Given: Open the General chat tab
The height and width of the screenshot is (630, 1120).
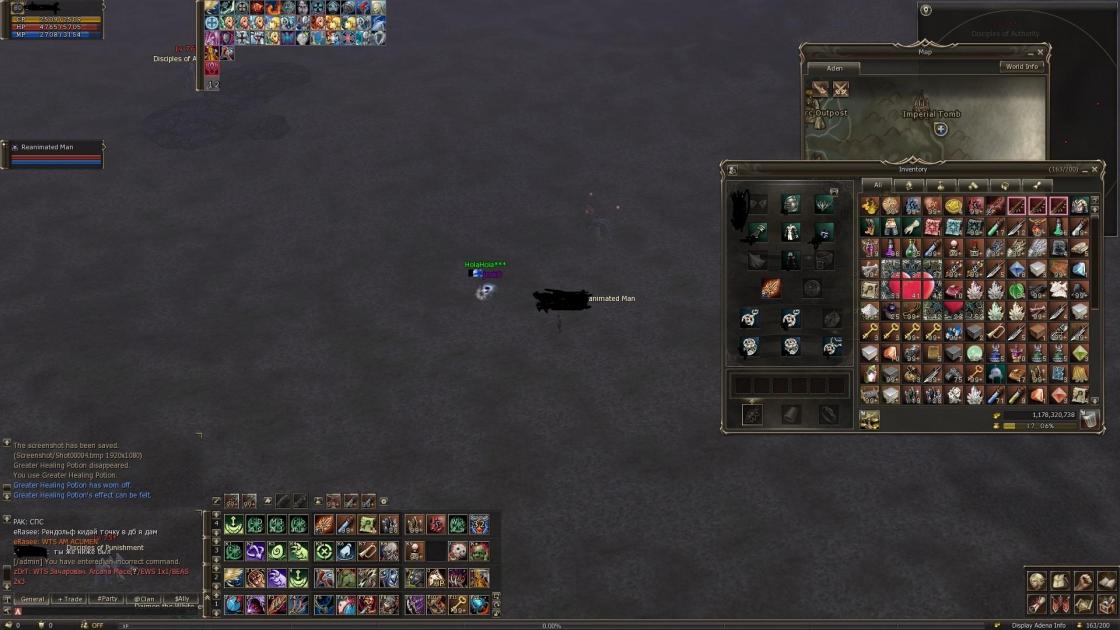Looking at the screenshot, I should point(33,599).
